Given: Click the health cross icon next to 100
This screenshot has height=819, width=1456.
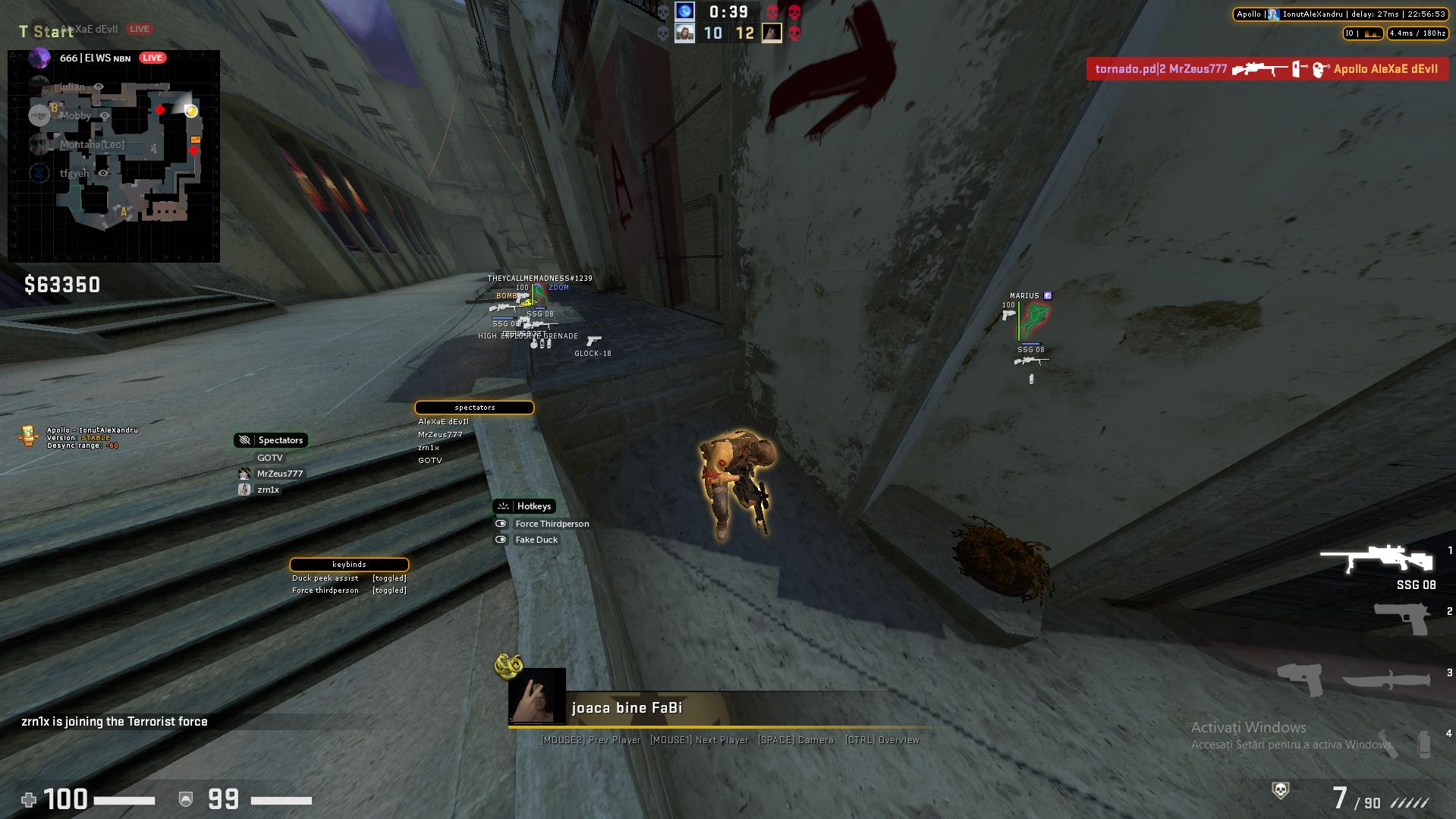Looking at the screenshot, I should pyautogui.click(x=28, y=799).
